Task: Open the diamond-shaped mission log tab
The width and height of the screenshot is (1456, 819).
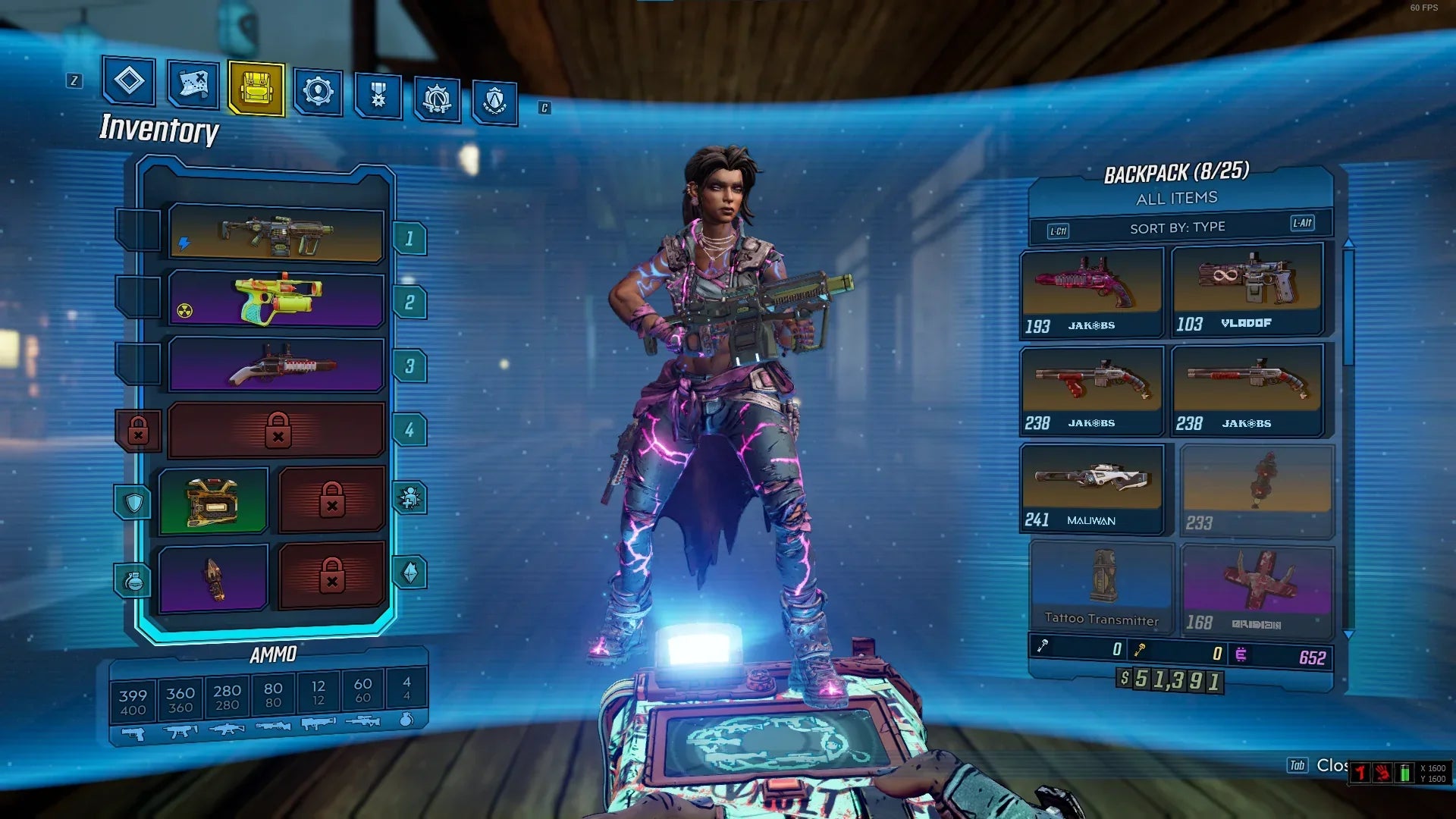Action: (x=129, y=81)
